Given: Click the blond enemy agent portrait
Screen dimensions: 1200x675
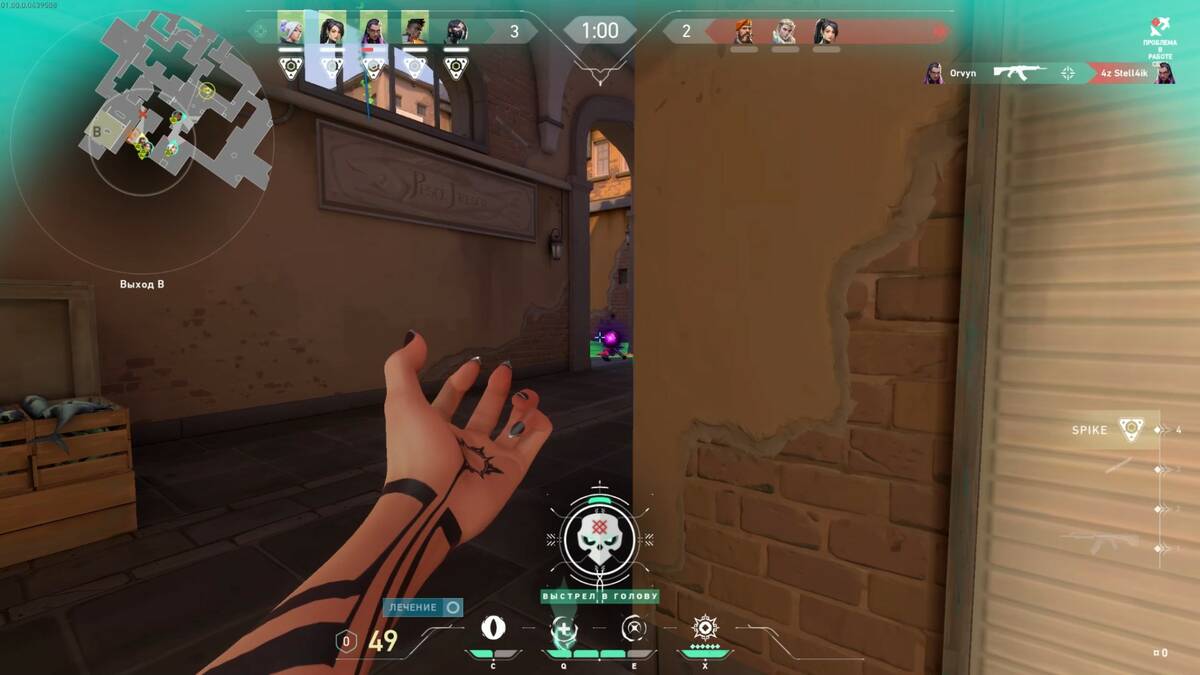Looking at the screenshot, I should (x=785, y=32).
